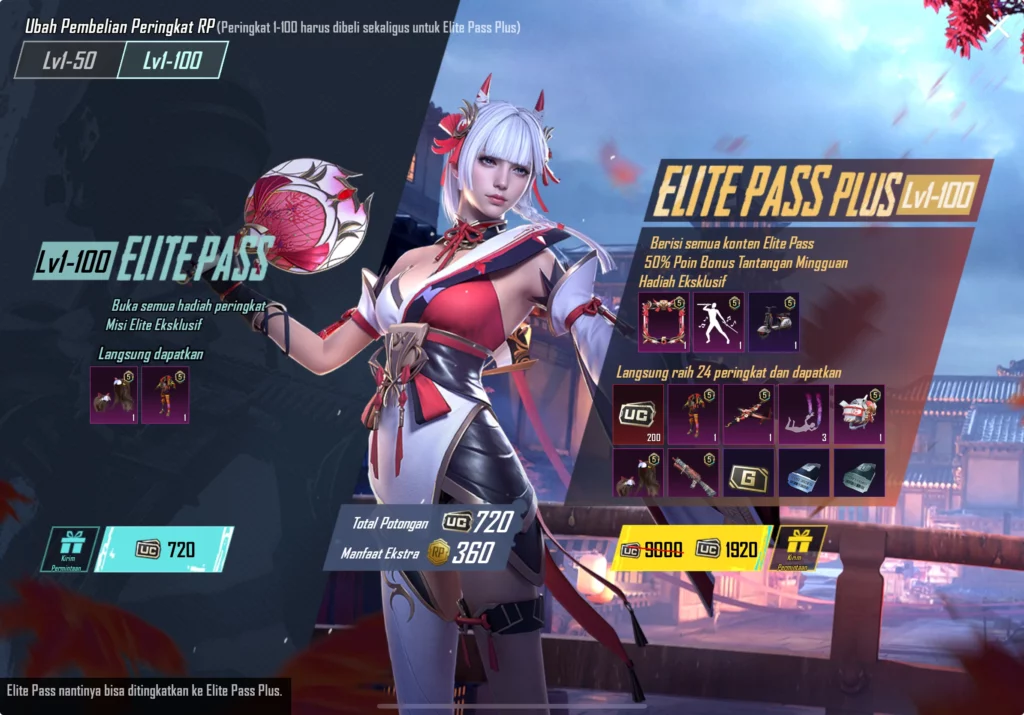Inspect the red rifle skin reward
The width and height of the screenshot is (1024, 715).
coord(693,472)
